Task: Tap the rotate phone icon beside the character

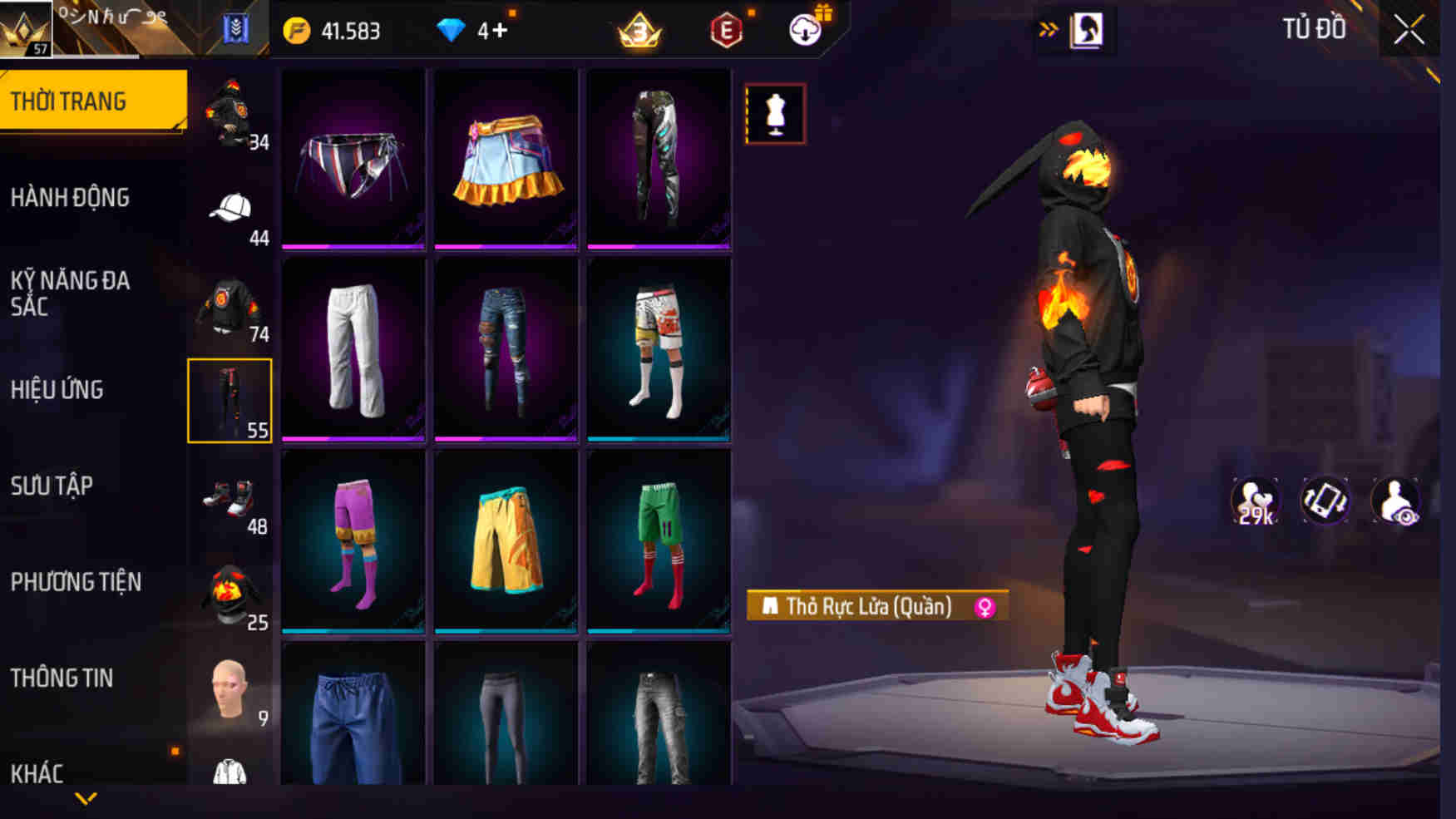Action: [x=1325, y=500]
